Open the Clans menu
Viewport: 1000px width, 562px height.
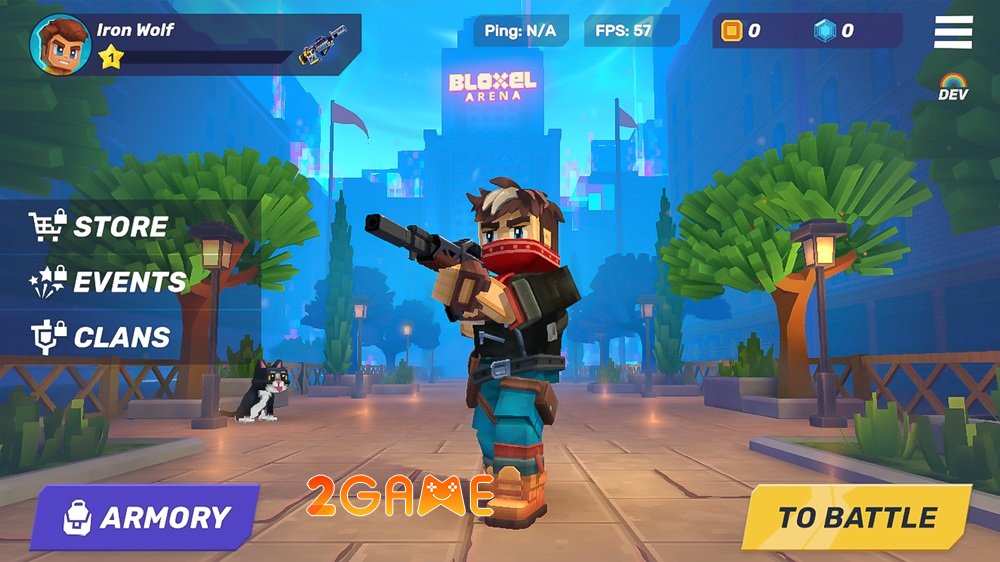100,337
